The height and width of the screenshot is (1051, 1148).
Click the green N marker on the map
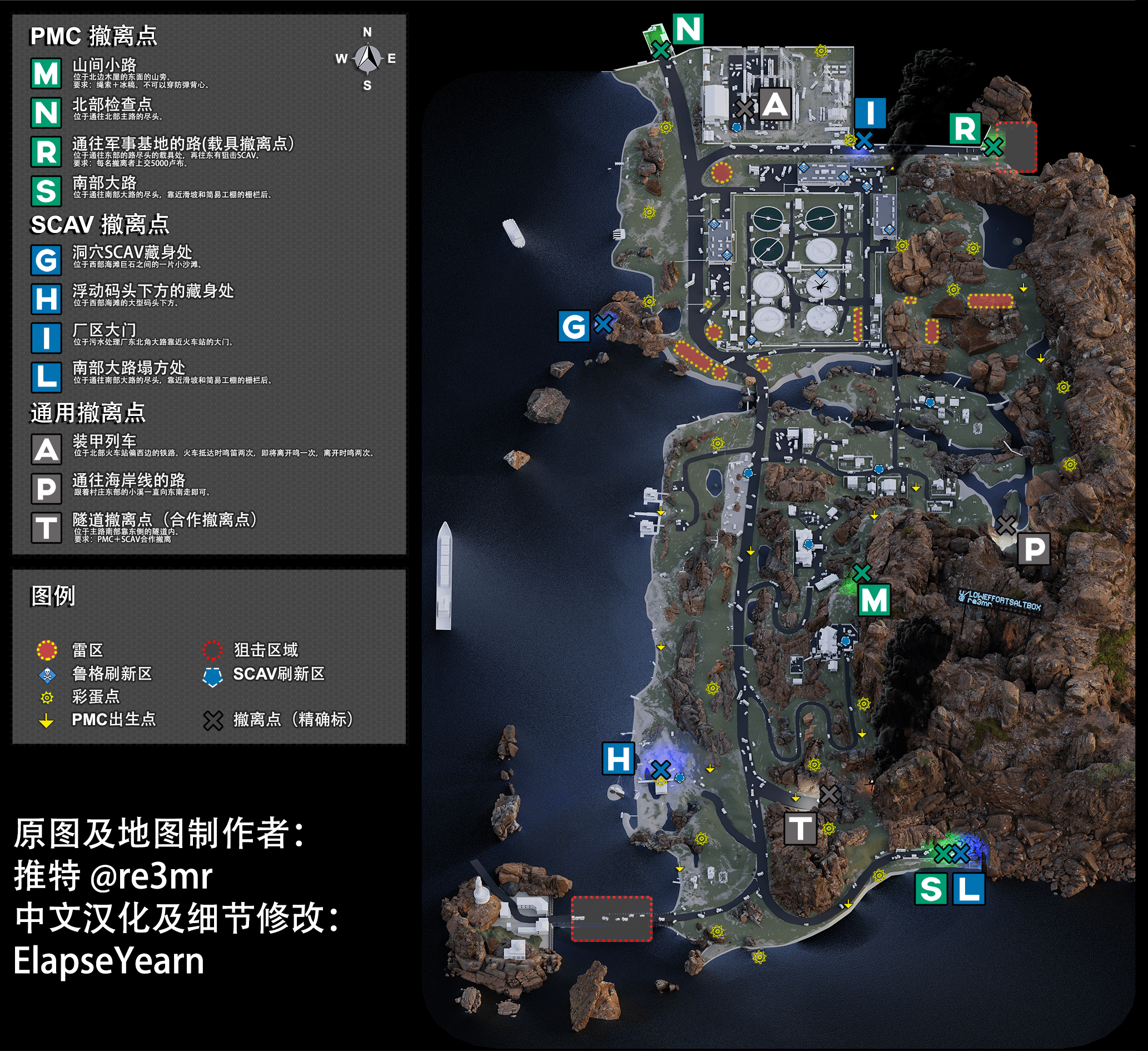point(688,29)
